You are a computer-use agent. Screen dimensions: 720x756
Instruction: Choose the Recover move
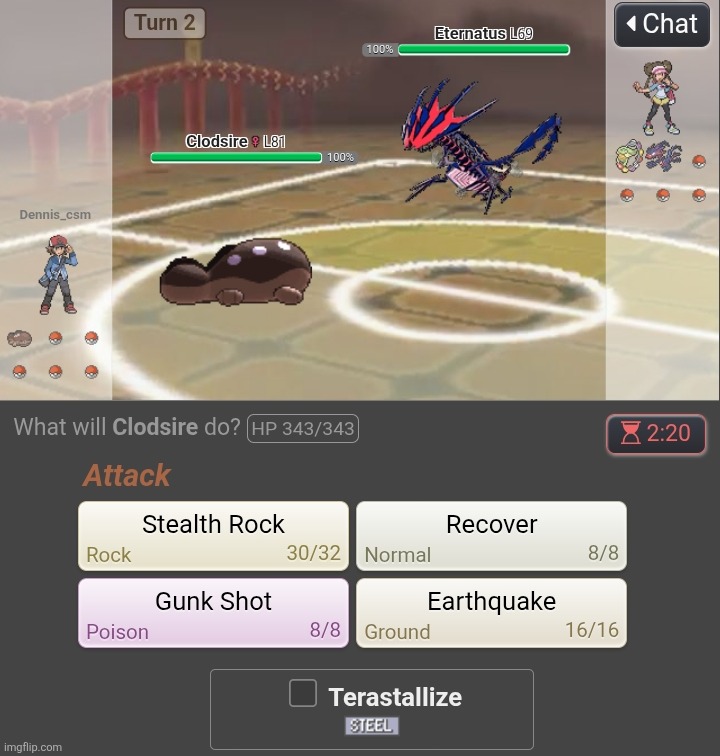coord(491,535)
